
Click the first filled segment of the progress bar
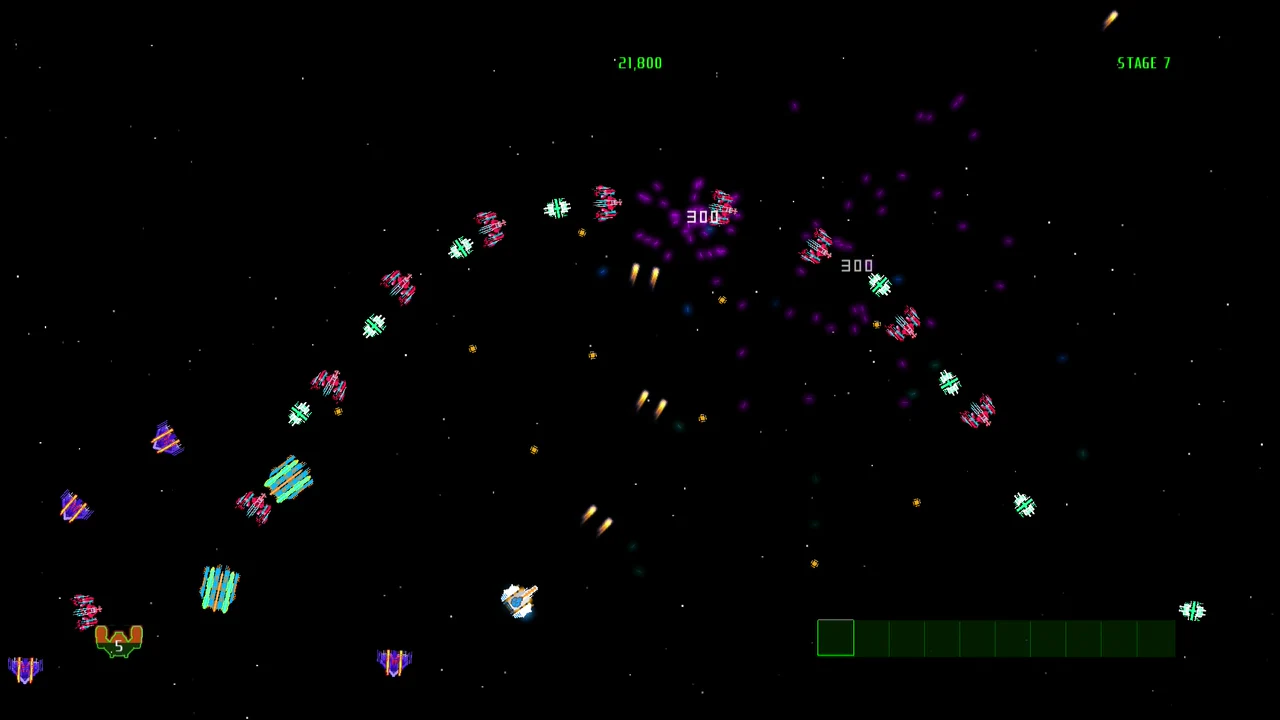[x=836, y=638]
